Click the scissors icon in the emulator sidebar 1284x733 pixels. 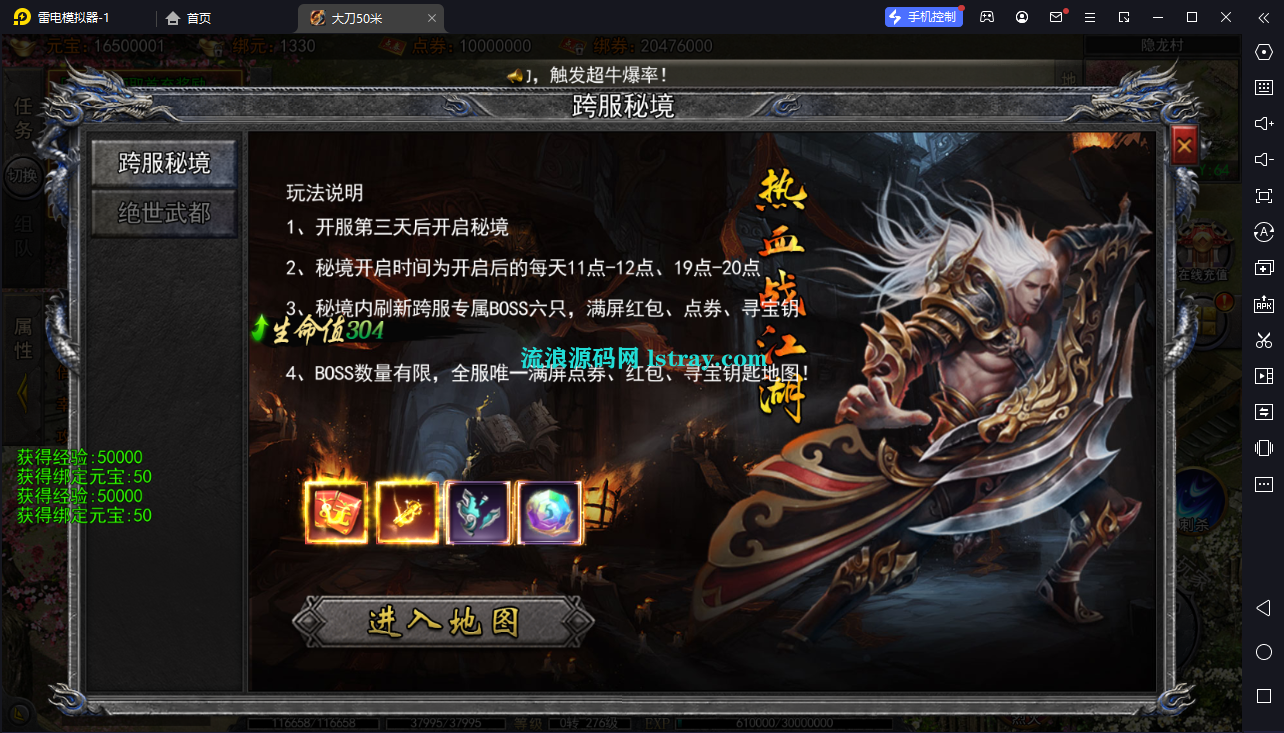click(x=1263, y=339)
